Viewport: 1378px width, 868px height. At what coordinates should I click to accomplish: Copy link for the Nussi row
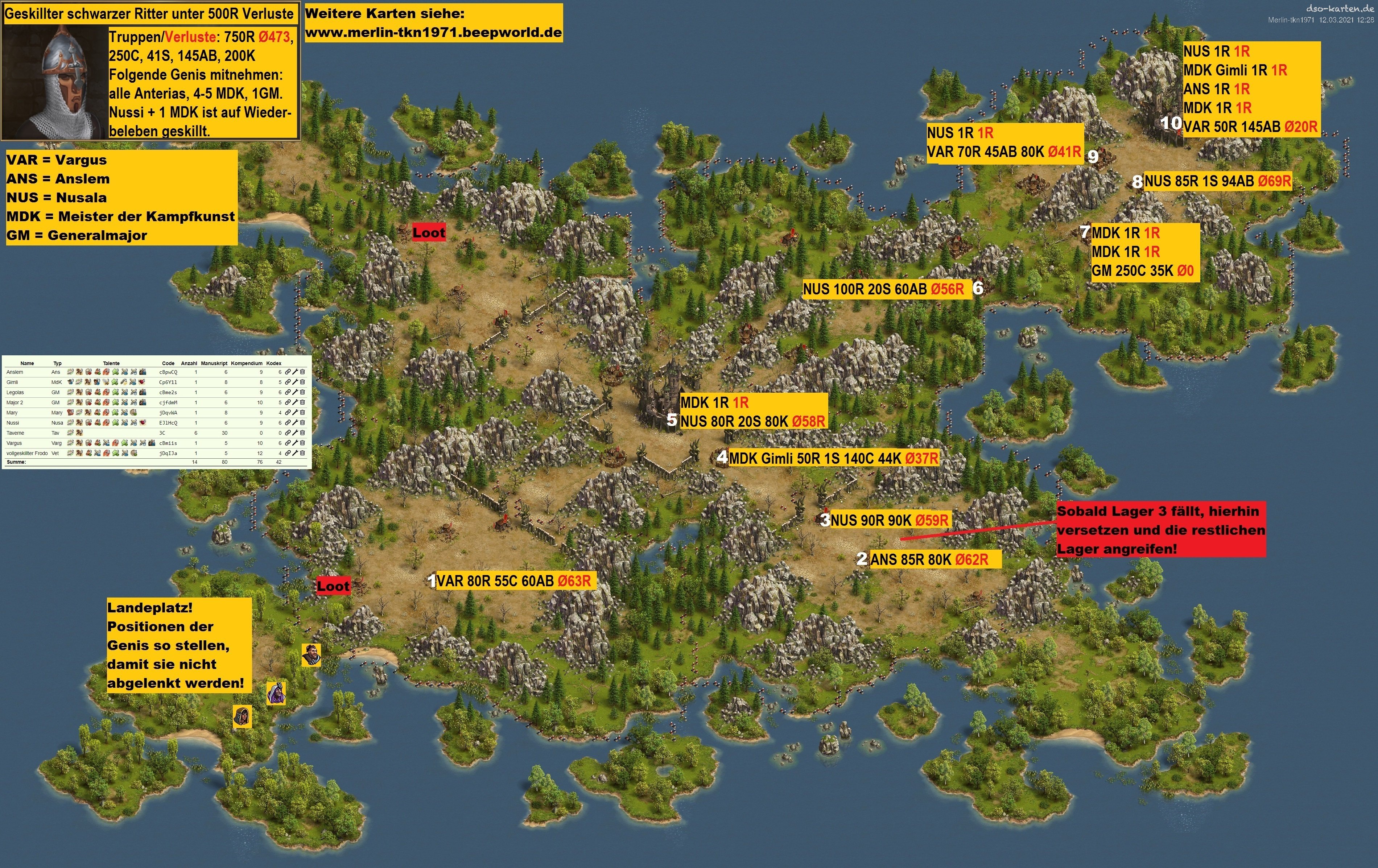click(x=288, y=423)
